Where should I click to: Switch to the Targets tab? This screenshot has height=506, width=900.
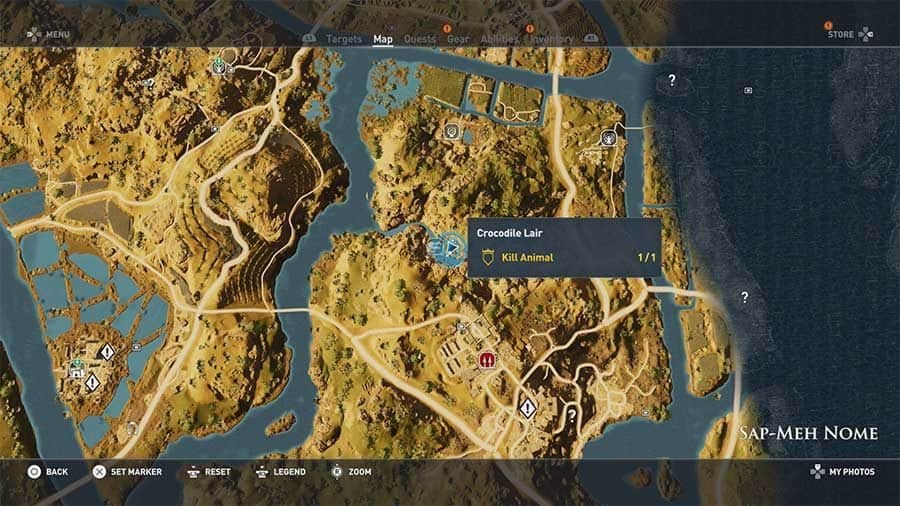(344, 40)
